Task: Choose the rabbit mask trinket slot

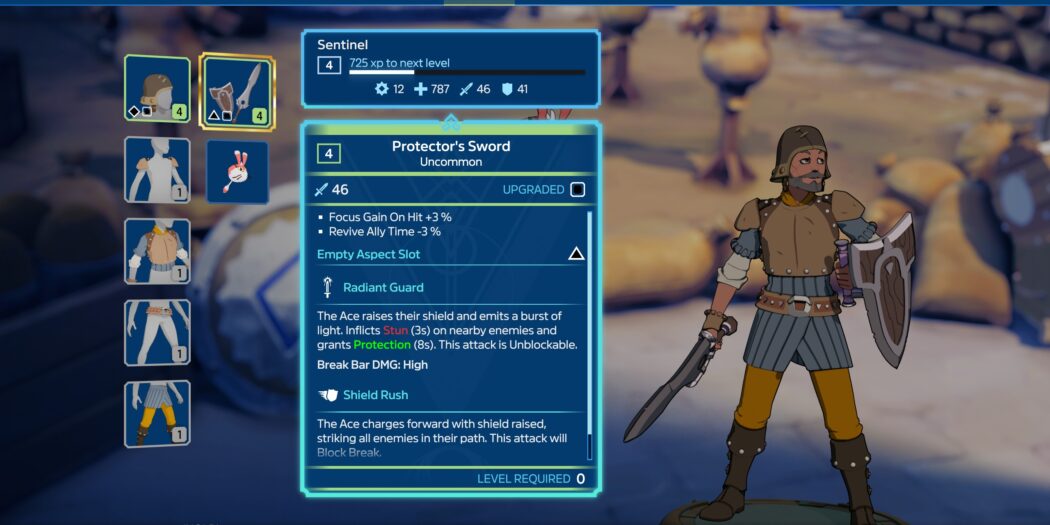Action: [x=238, y=172]
